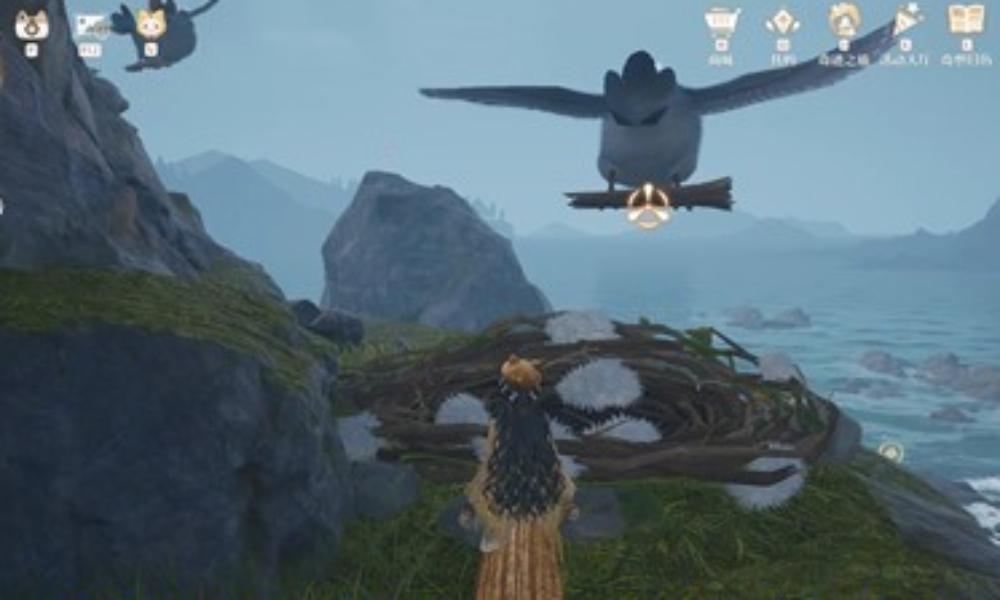Open the diamond emblem icon

point(782,21)
